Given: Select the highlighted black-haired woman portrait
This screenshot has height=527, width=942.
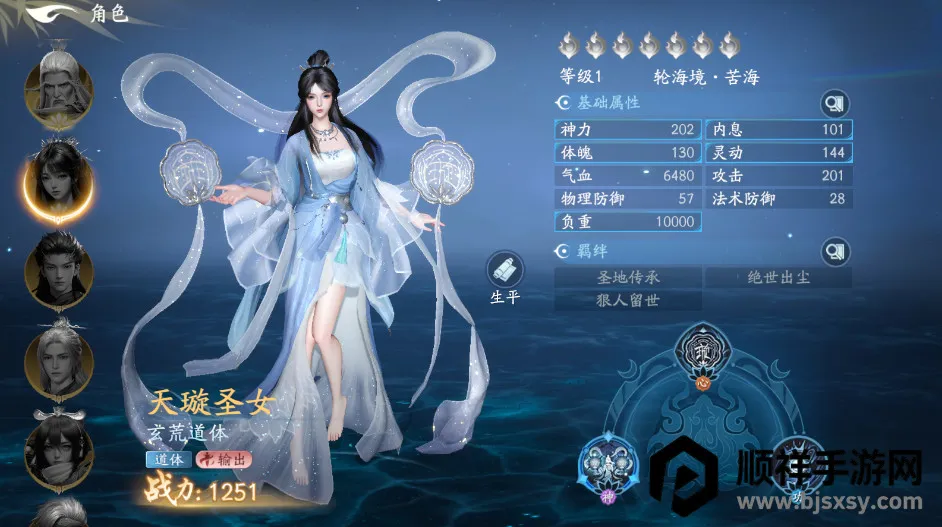Looking at the screenshot, I should coord(59,180).
